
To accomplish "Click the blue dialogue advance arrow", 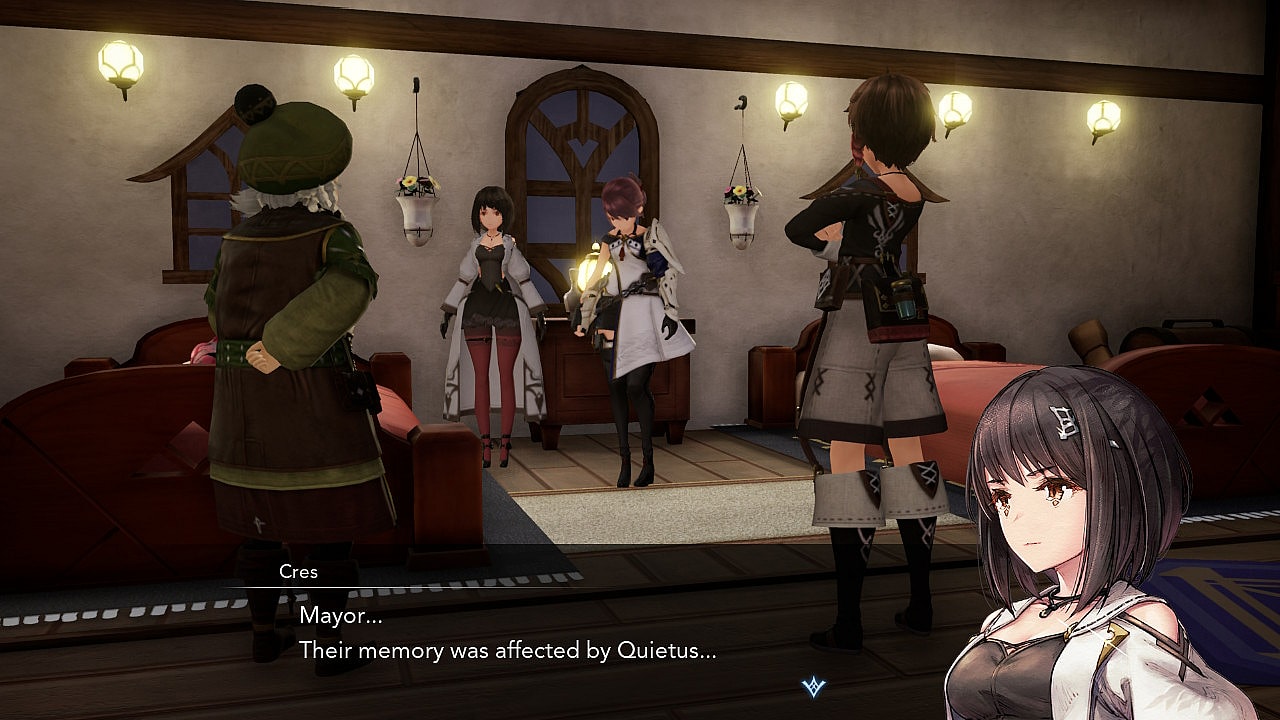I will pos(814,687).
